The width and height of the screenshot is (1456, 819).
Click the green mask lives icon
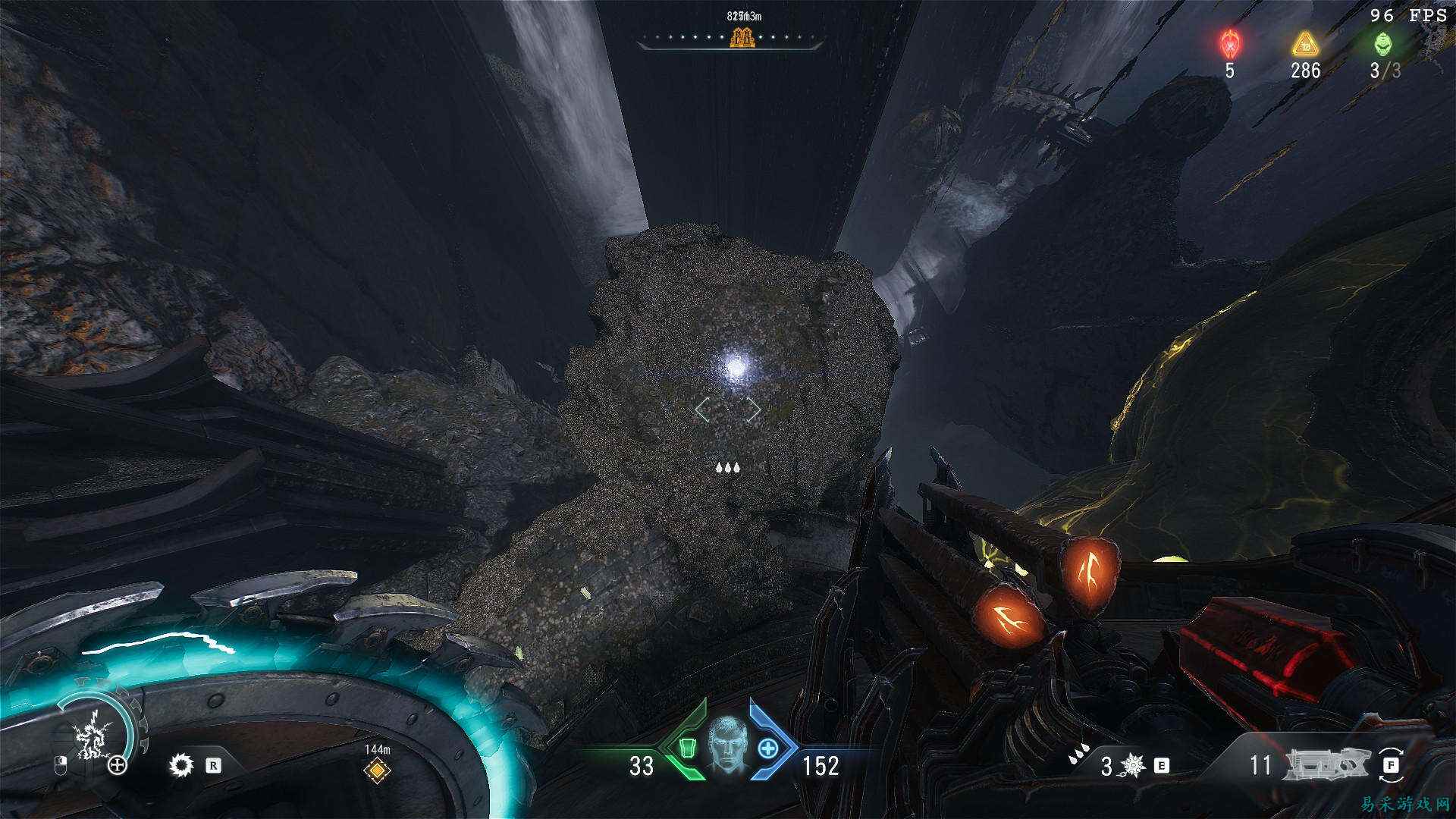[x=1383, y=43]
